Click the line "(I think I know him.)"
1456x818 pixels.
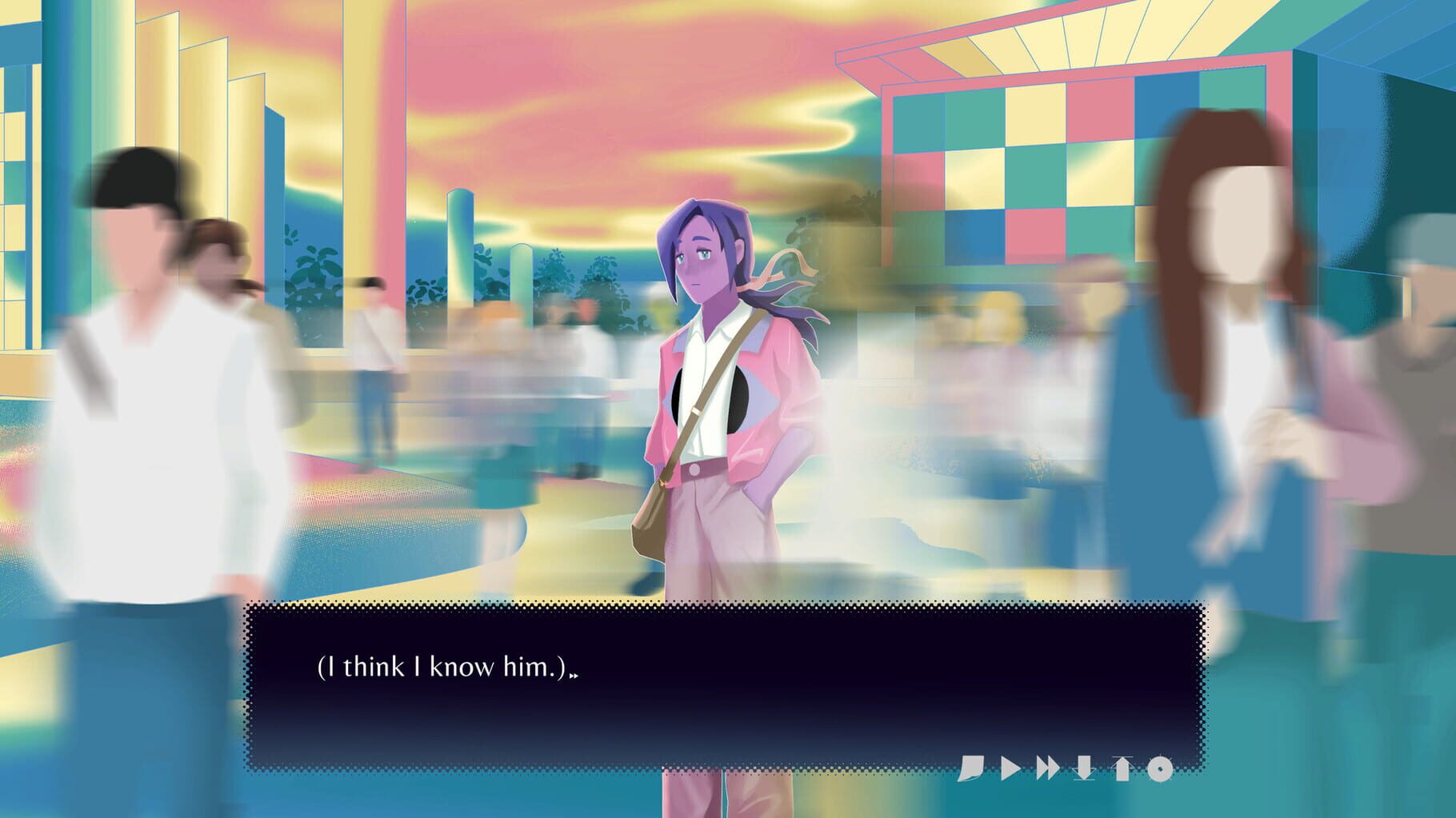pos(444,668)
